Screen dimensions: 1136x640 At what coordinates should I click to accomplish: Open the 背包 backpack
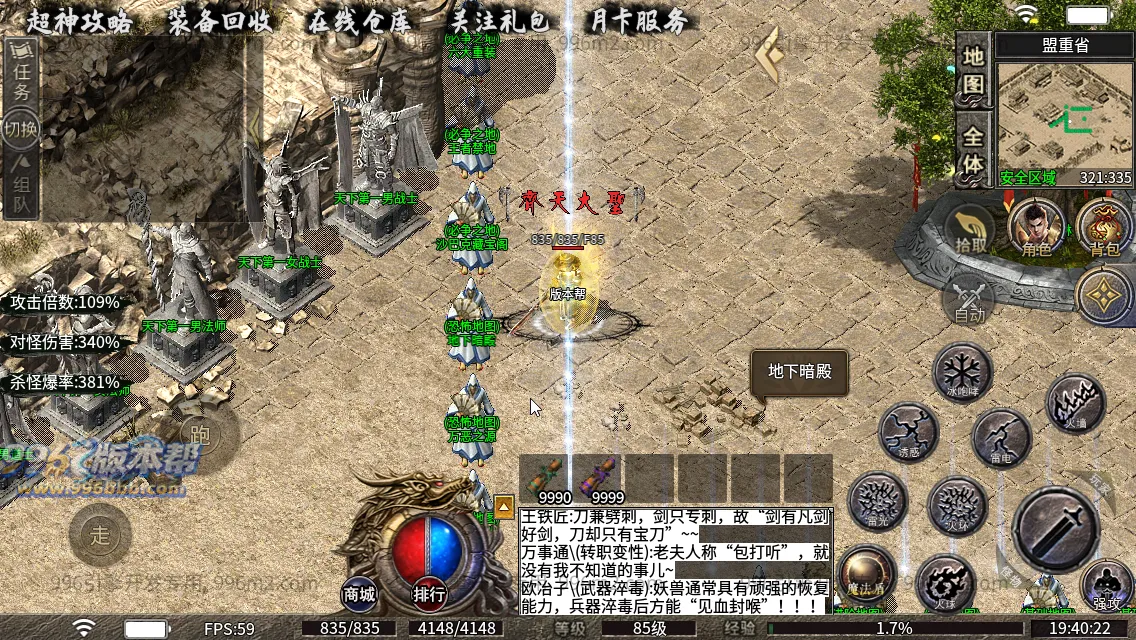(1104, 228)
